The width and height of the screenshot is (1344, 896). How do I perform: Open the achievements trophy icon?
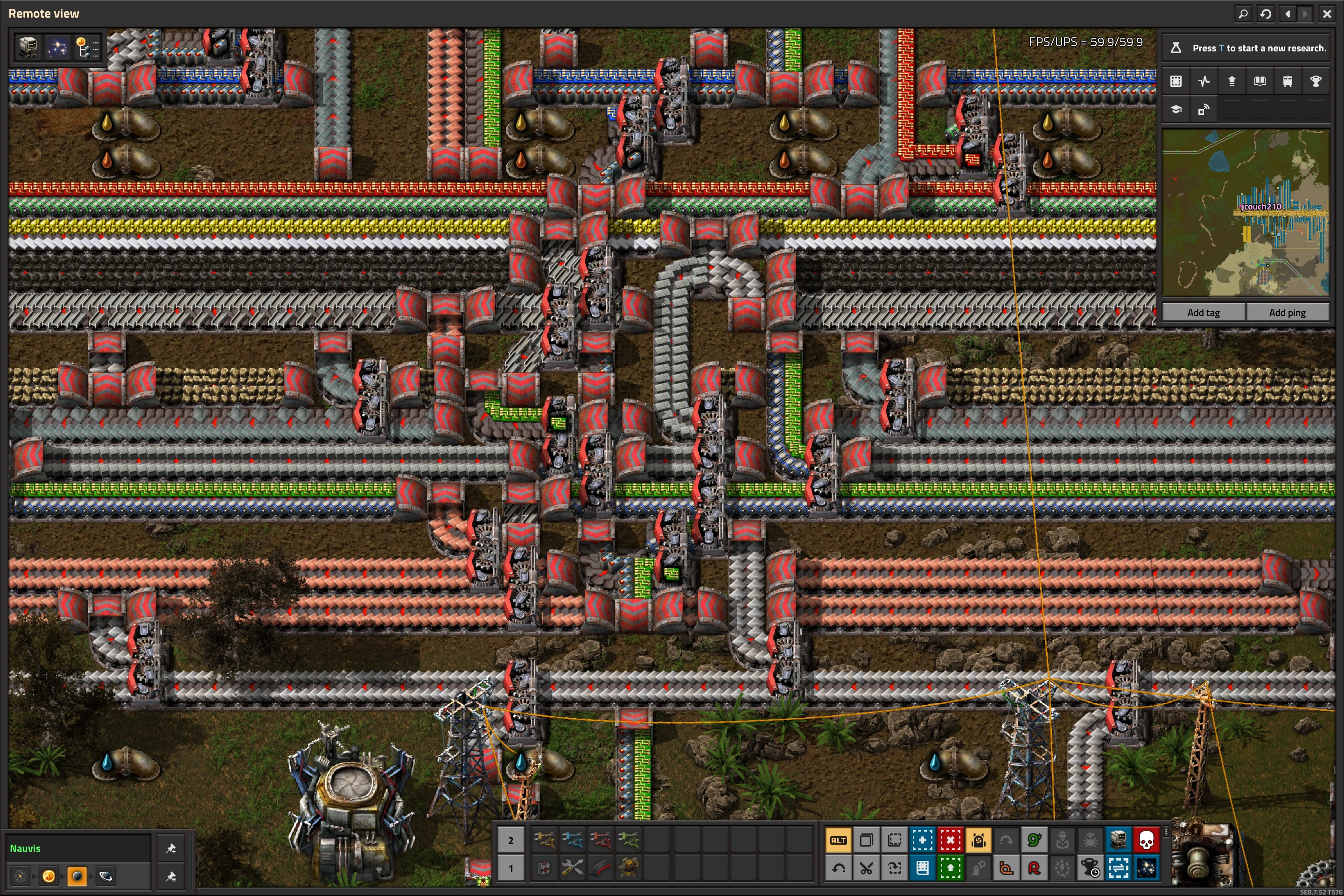click(1316, 81)
